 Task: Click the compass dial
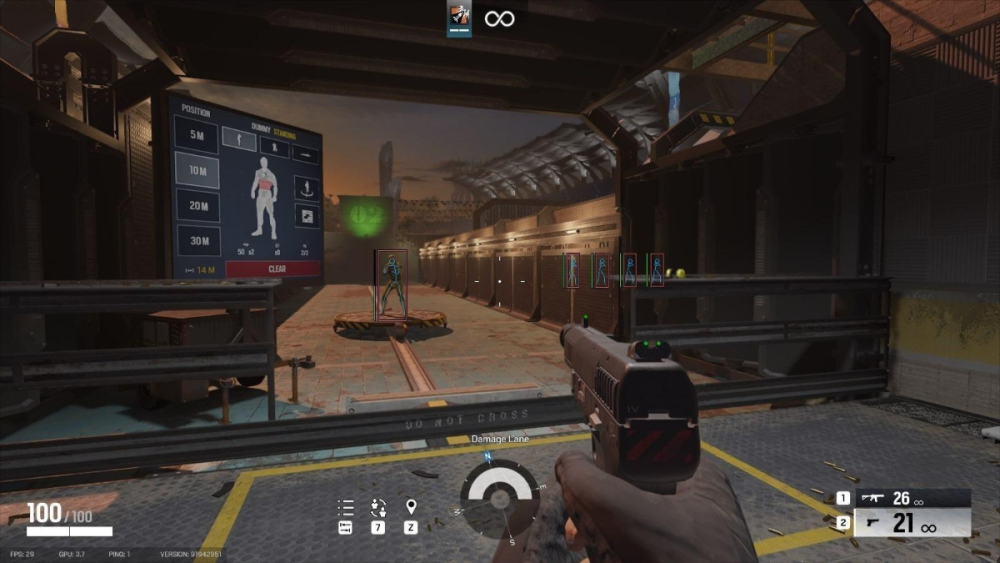pyautogui.click(x=500, y=498)
